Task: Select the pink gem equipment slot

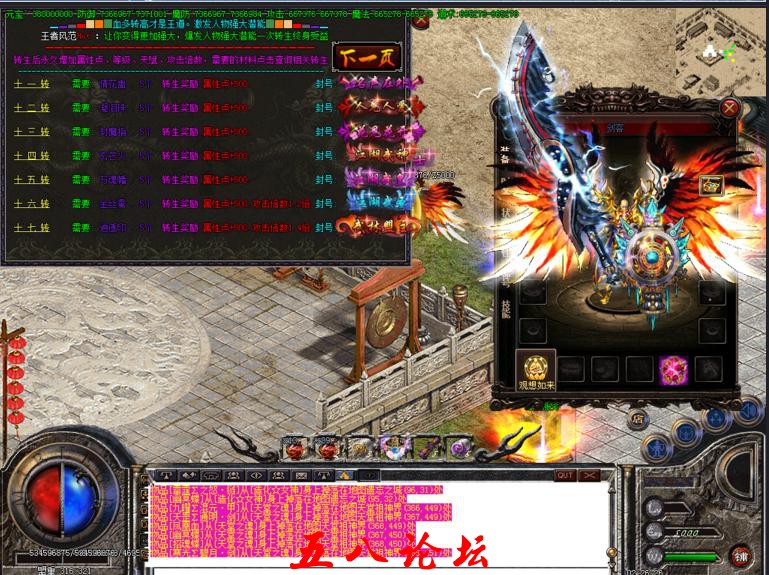Action: 671,369
